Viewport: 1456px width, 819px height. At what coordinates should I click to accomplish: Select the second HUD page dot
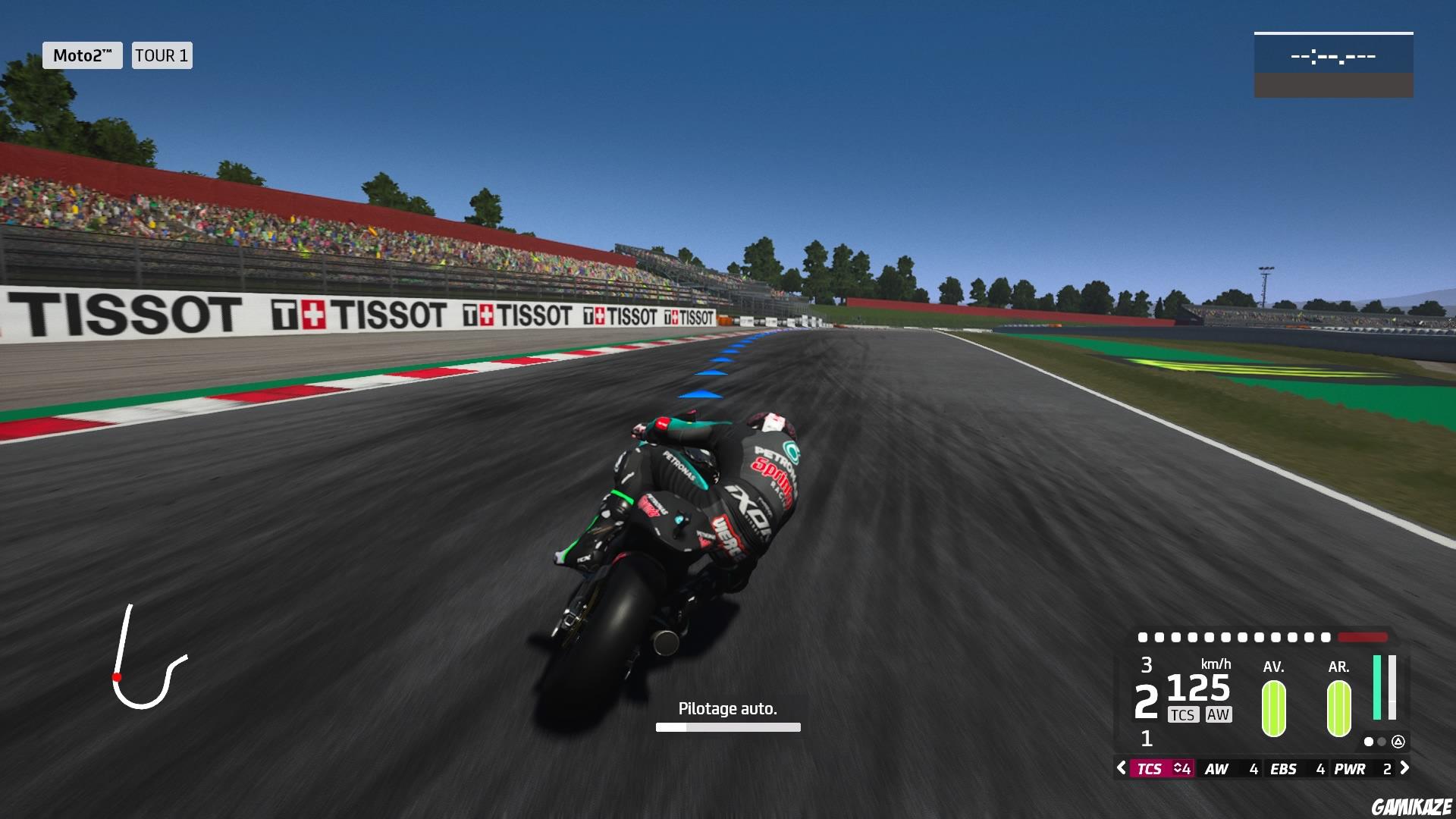pos(1382,743)
